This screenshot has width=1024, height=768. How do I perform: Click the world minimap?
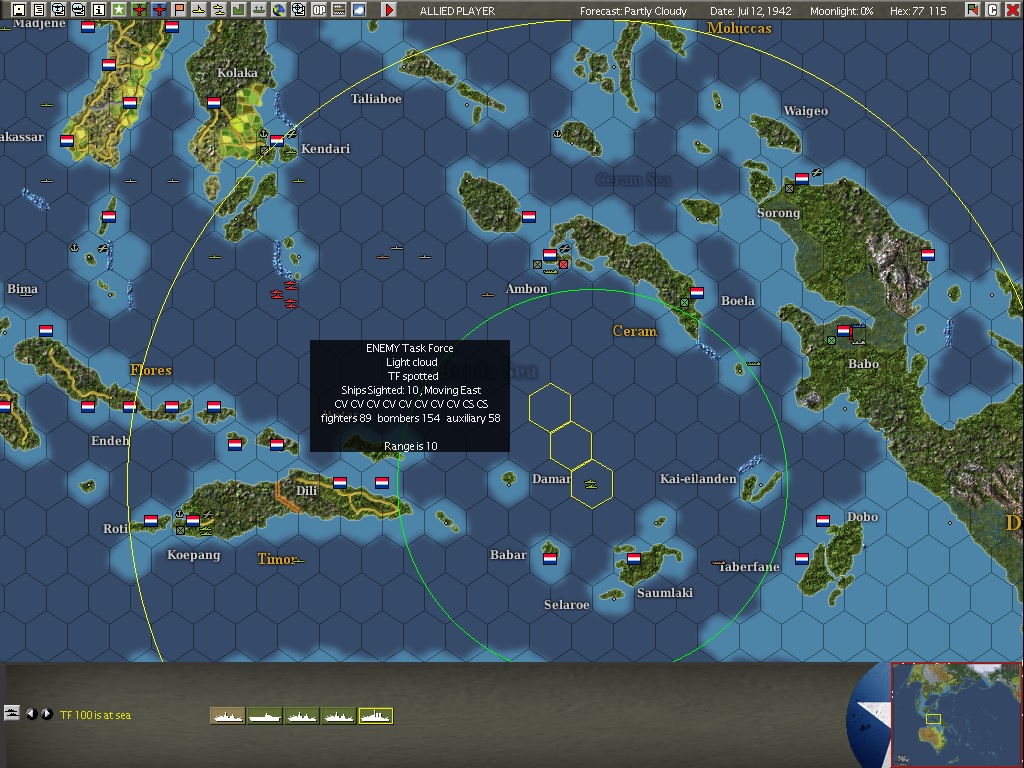[x=956, y=713]
